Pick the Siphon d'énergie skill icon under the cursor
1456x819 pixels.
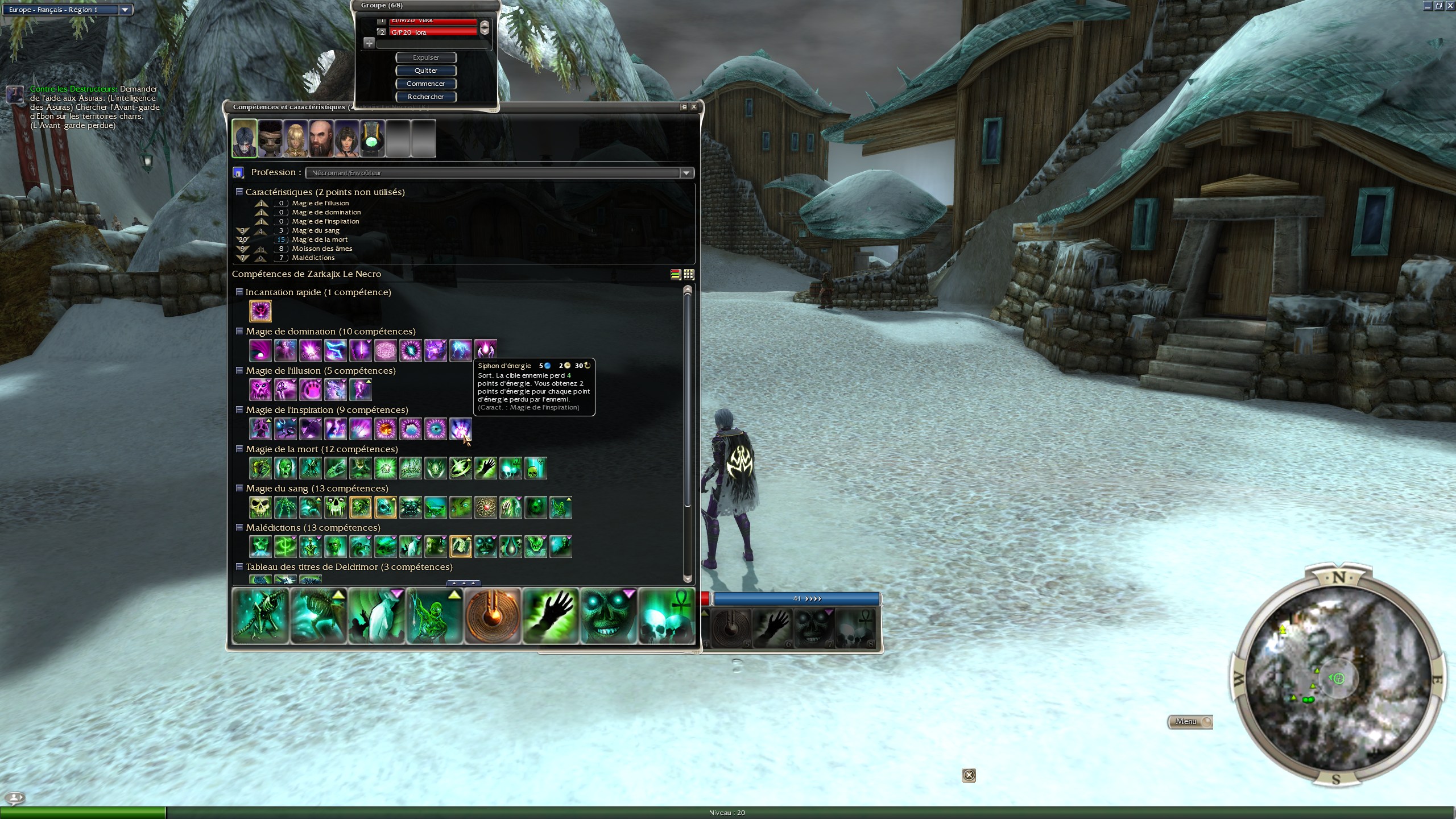pos(461,429)
